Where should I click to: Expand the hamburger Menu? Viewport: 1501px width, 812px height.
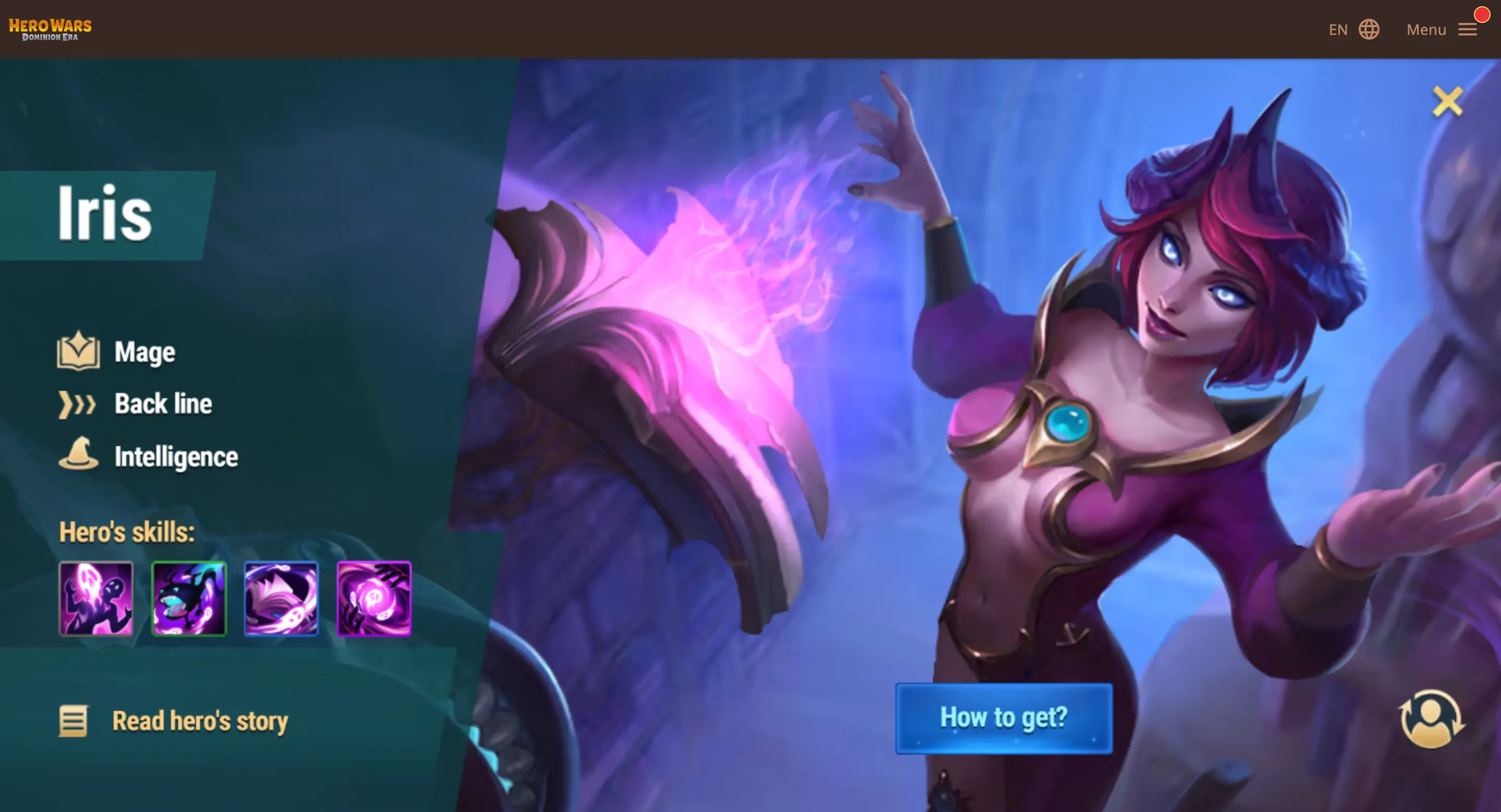point(1468,29)
